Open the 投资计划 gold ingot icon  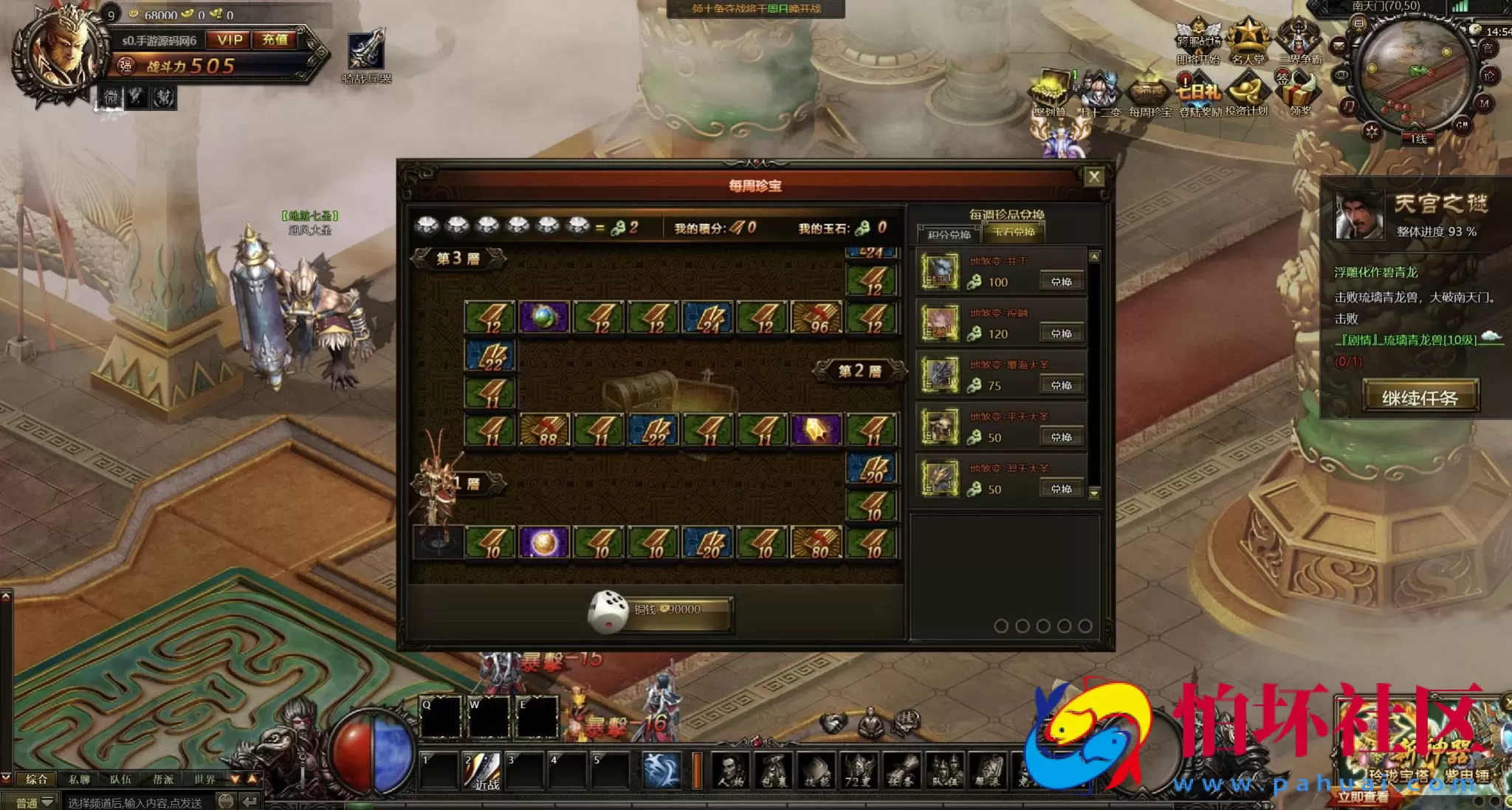(1247, 94)
